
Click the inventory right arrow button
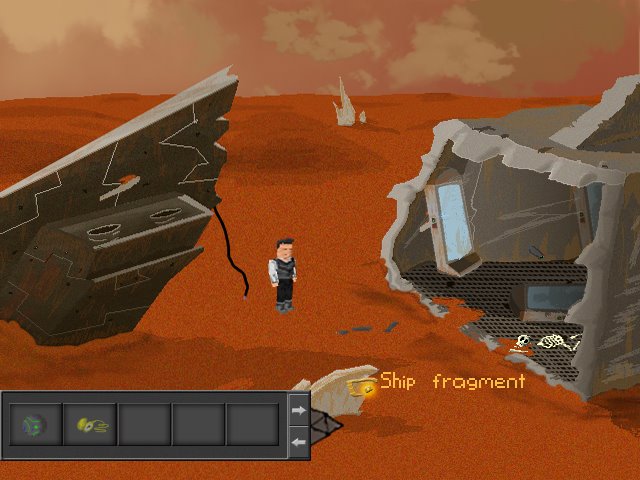click(x=298, y=409)
